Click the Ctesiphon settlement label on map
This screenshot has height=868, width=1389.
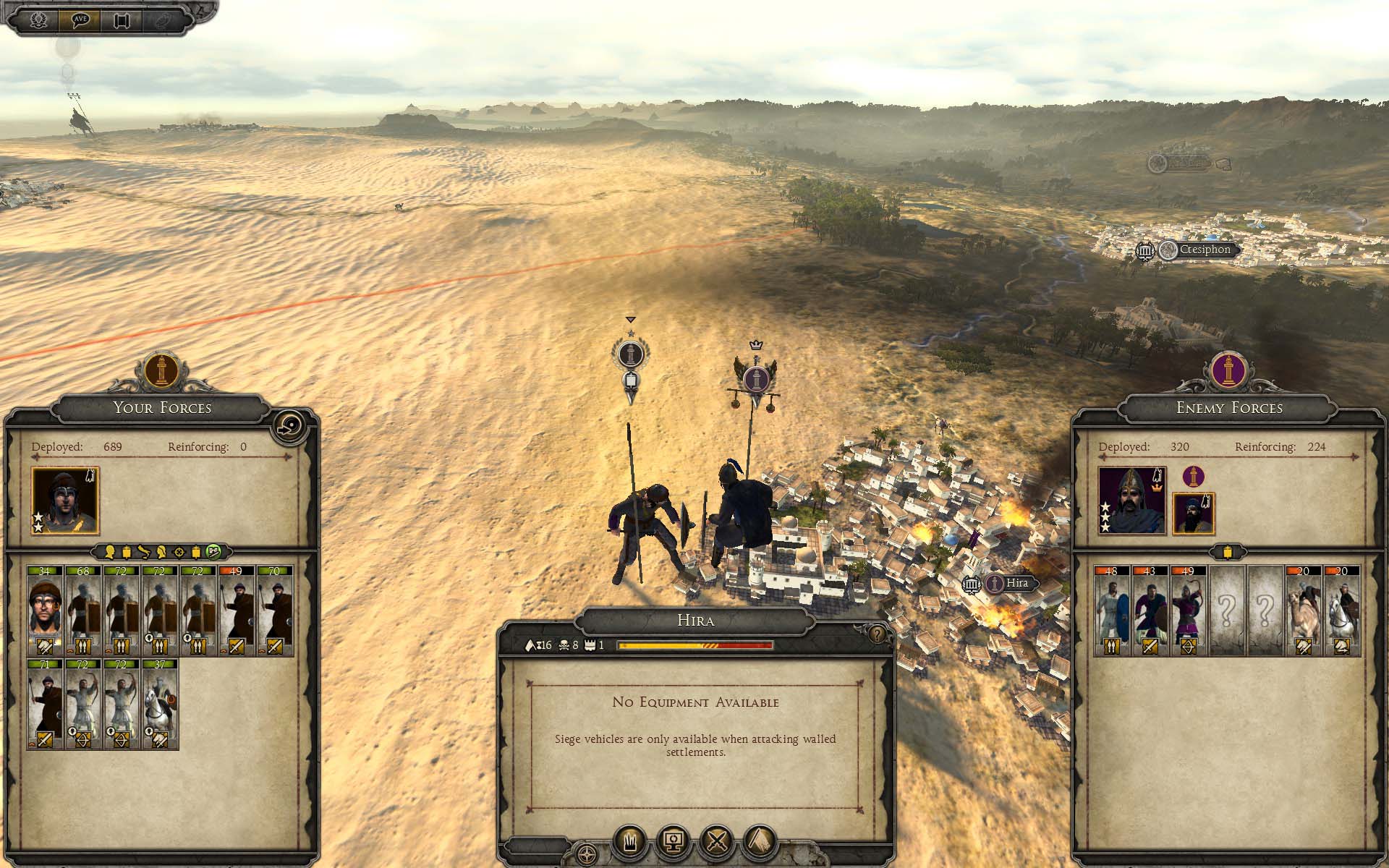tap(1205, 250)
